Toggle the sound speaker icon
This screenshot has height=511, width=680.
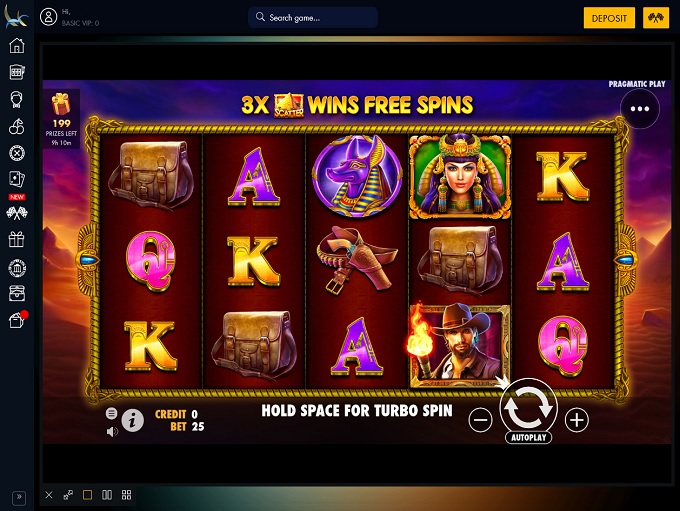112,431
